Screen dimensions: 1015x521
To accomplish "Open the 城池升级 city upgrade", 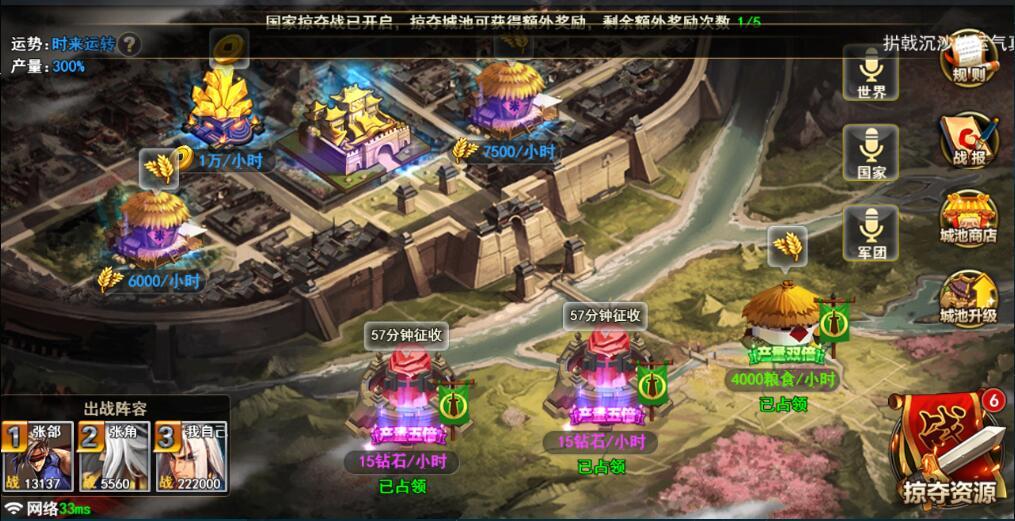I will [x=968, y=297].
